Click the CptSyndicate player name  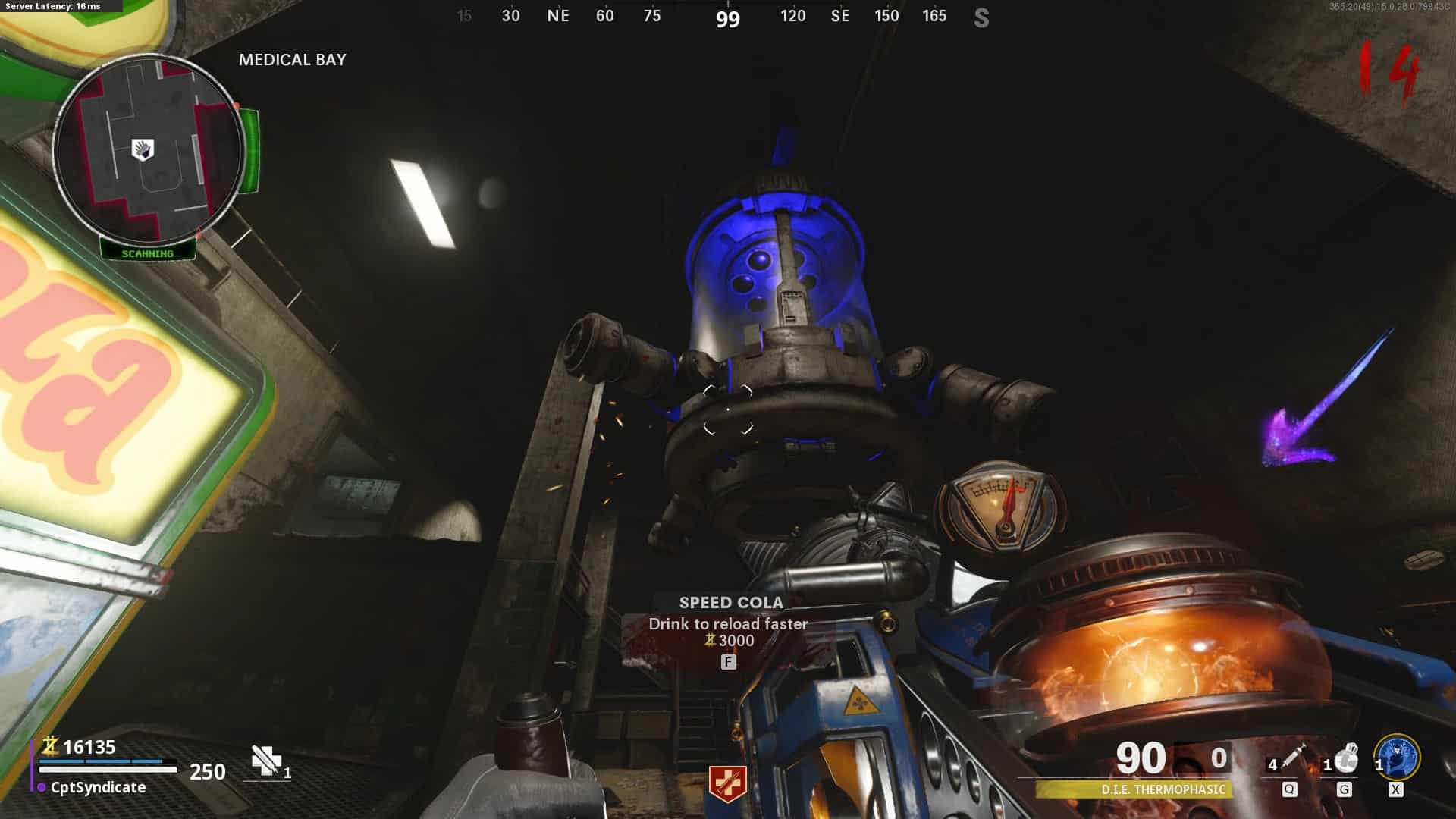(98, 787)
